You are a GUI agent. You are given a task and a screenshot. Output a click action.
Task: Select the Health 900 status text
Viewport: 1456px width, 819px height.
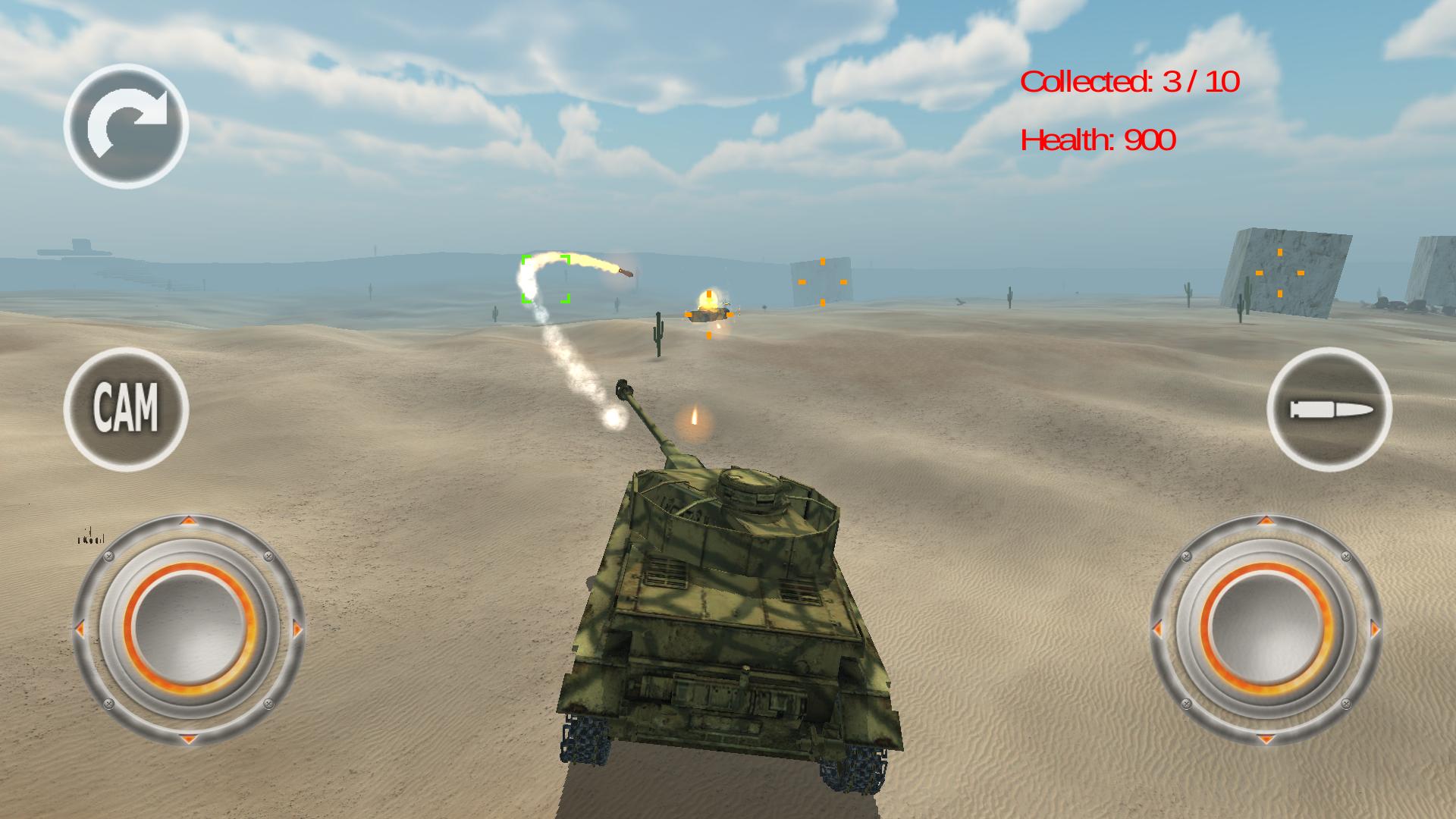(1097, 140)
